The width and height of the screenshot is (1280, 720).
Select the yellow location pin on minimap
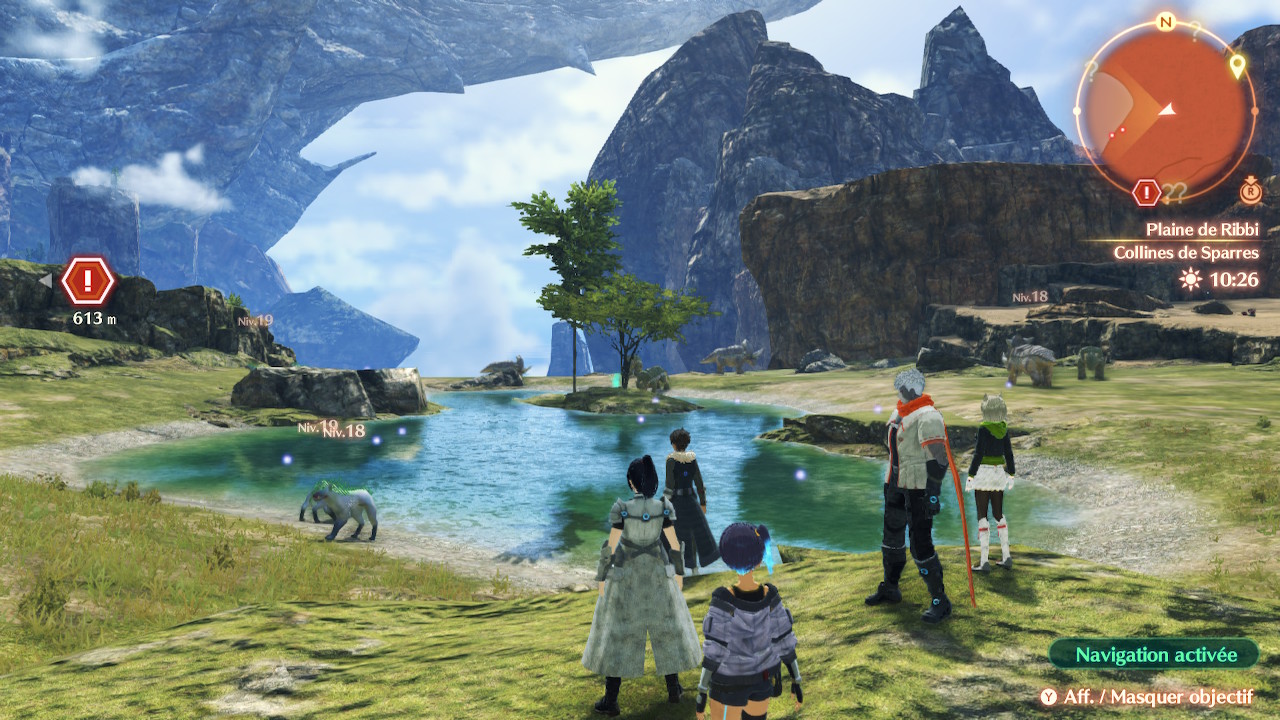[x=1237, y=67]
